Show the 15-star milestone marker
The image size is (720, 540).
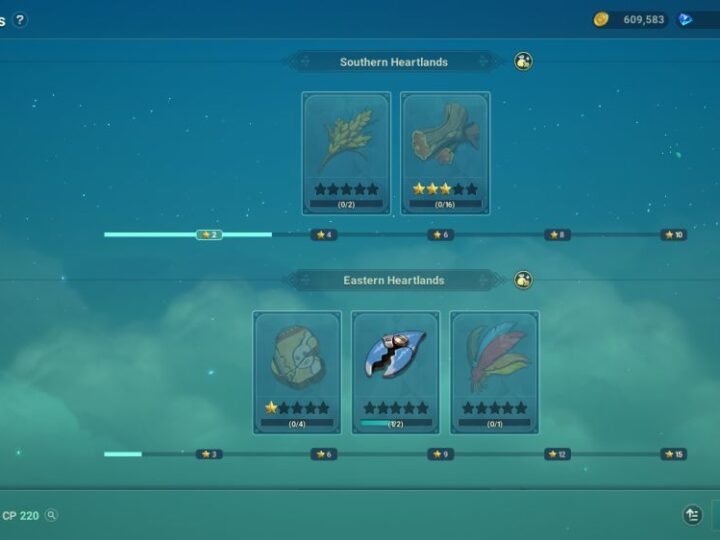[673, 454]
